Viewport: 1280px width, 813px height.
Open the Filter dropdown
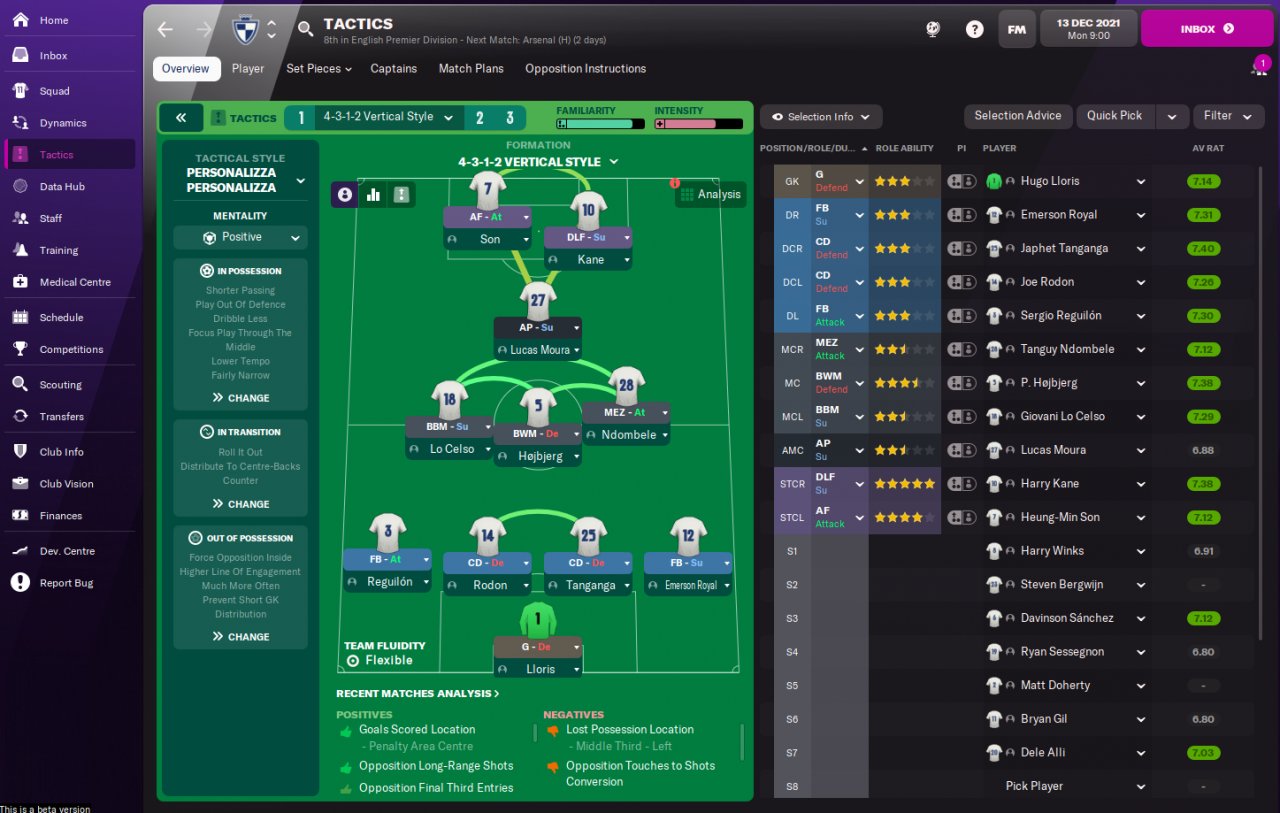point(1227,116)
